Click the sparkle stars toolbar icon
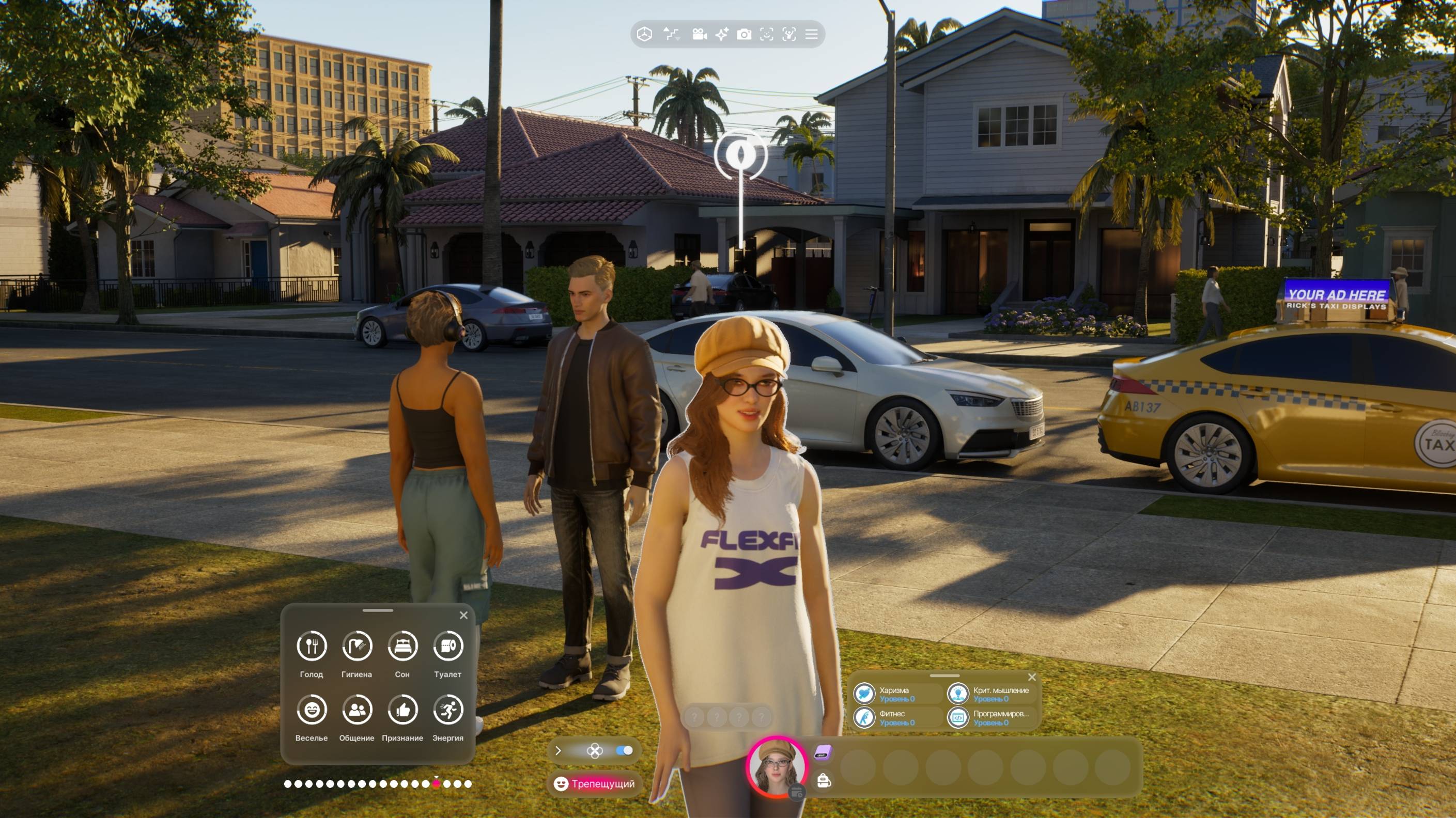1456x818 pixels. pos(722,35)
